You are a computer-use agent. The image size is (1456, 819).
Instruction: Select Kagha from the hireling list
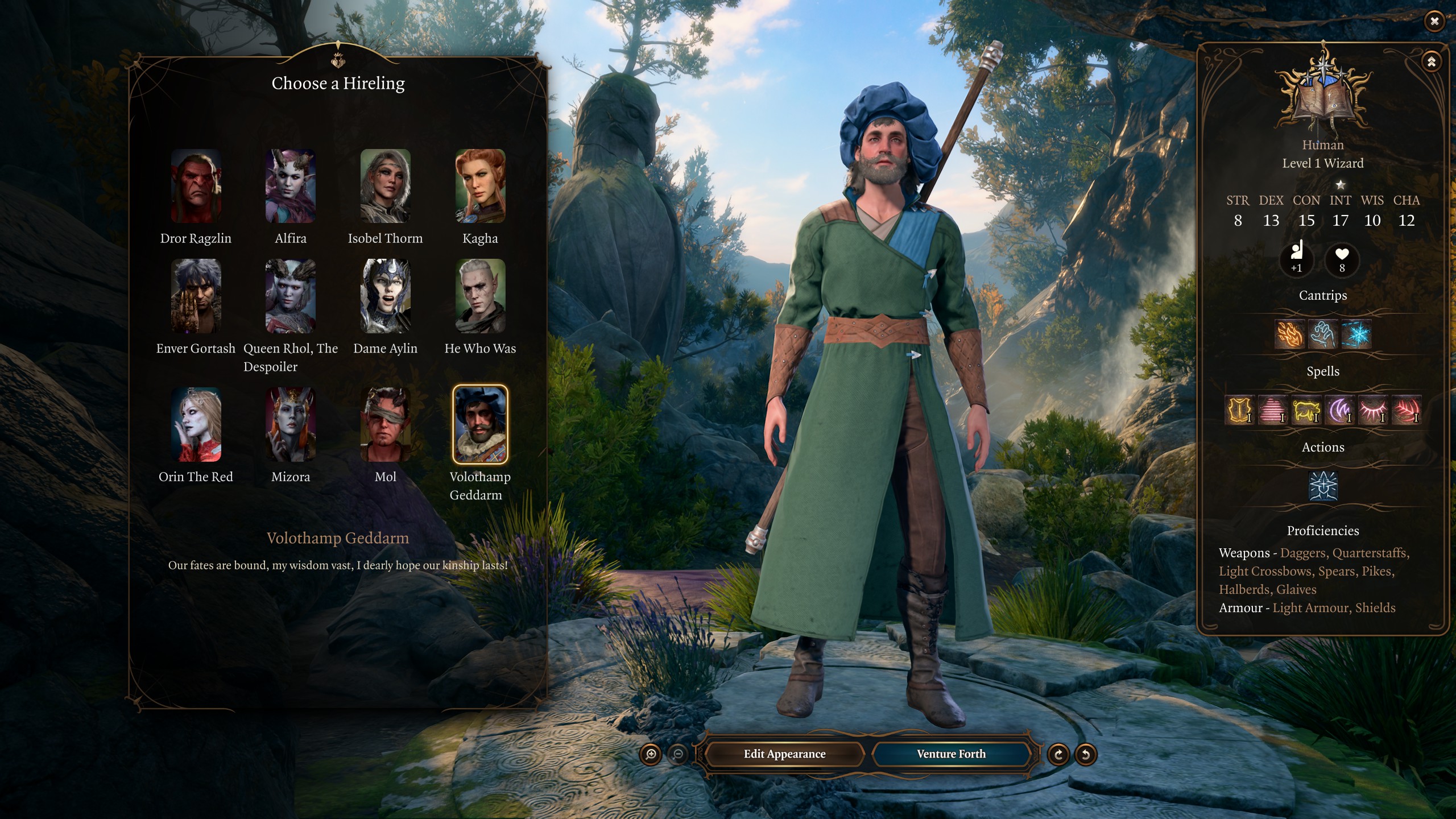click(480, 186)
